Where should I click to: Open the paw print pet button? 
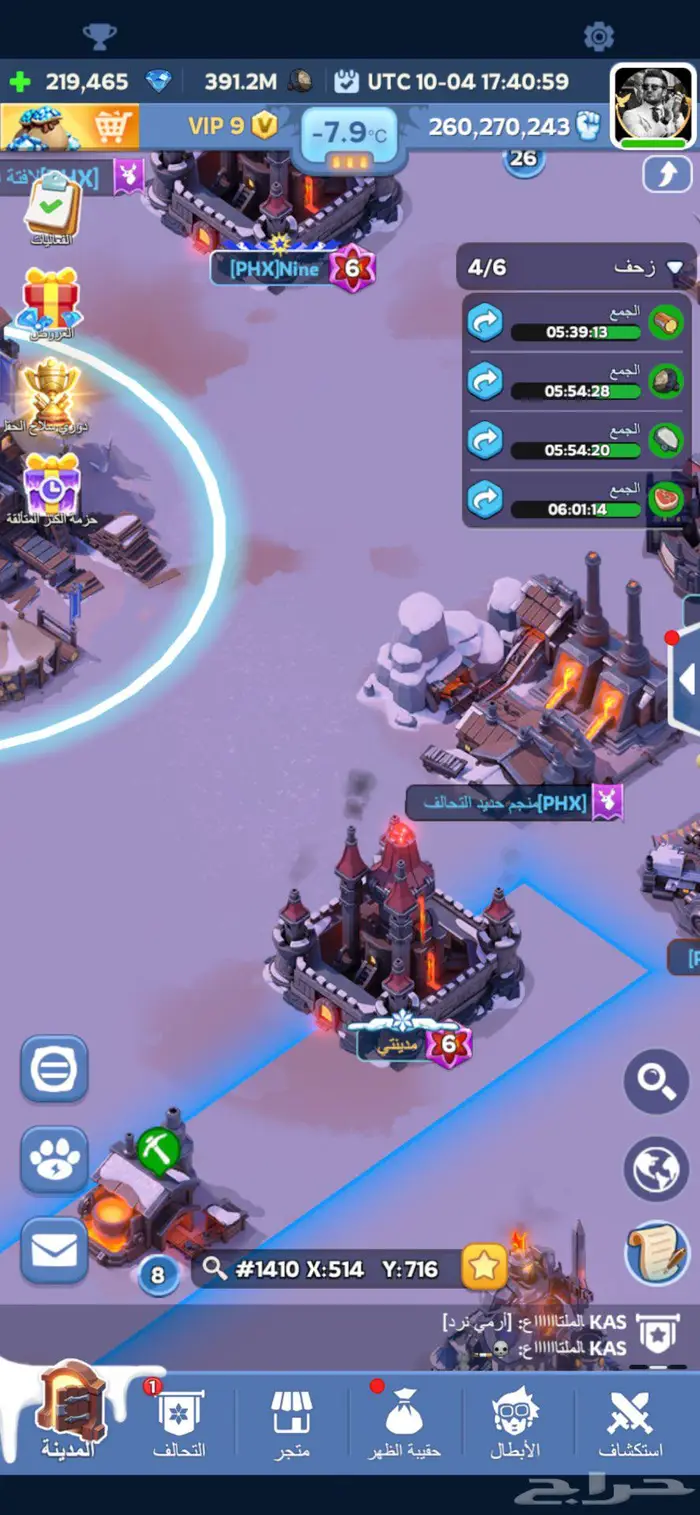(x=54, y=1159)
